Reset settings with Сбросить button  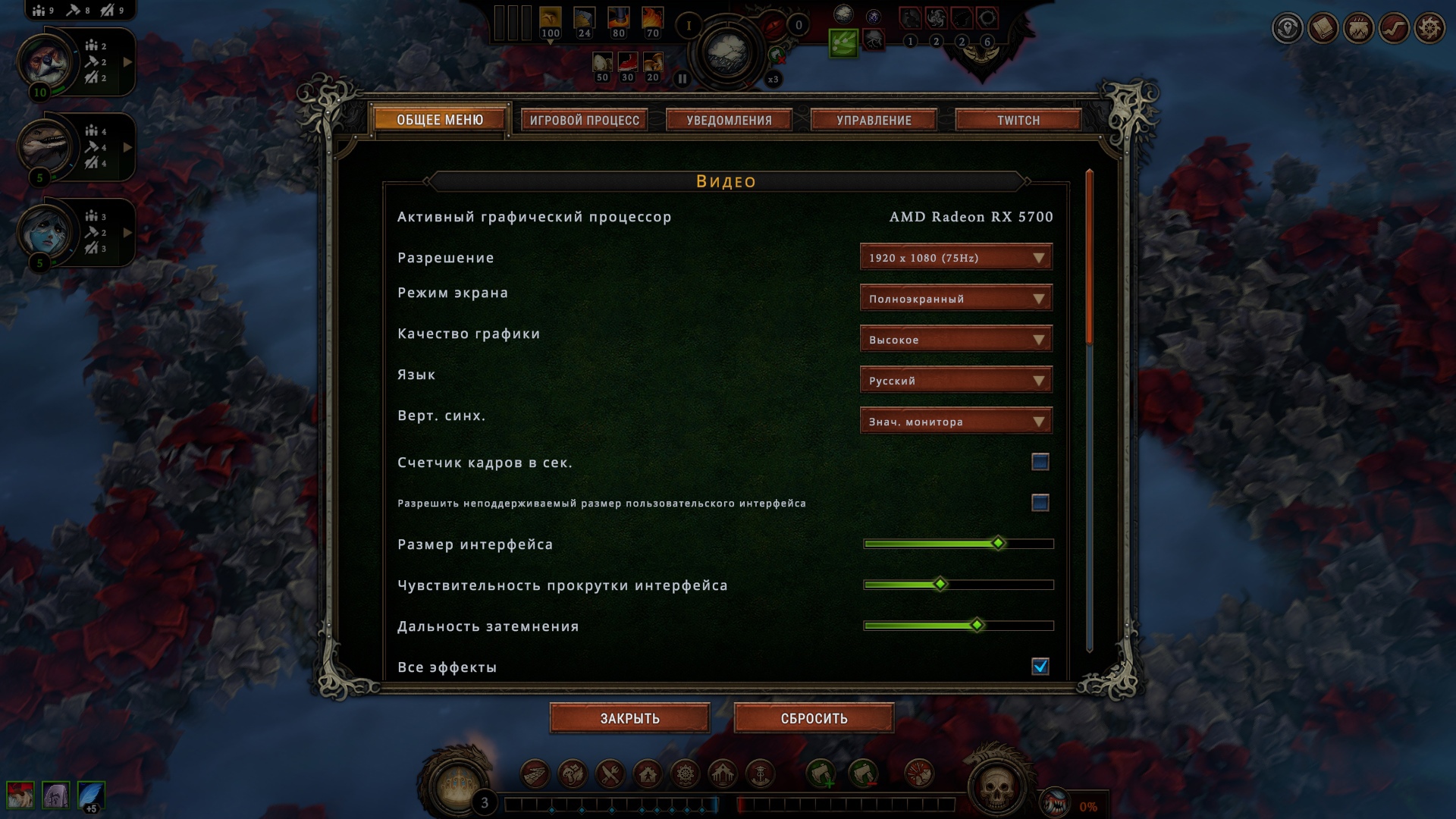pyautogui.click(x=814, y=718)
